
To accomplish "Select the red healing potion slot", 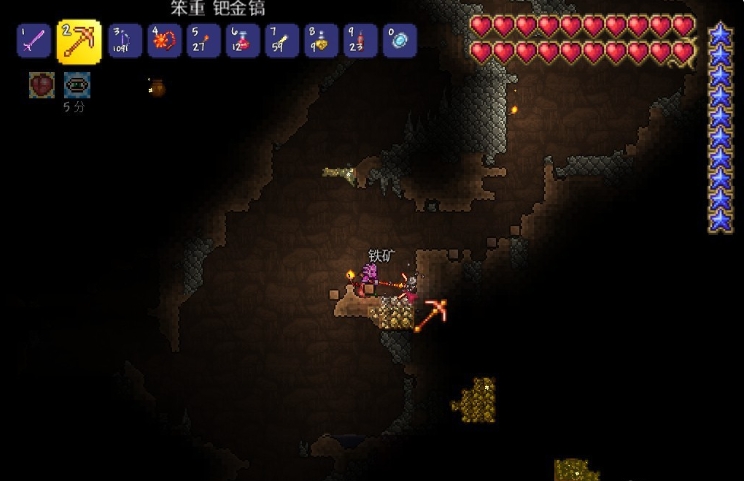I will [243, 41].
